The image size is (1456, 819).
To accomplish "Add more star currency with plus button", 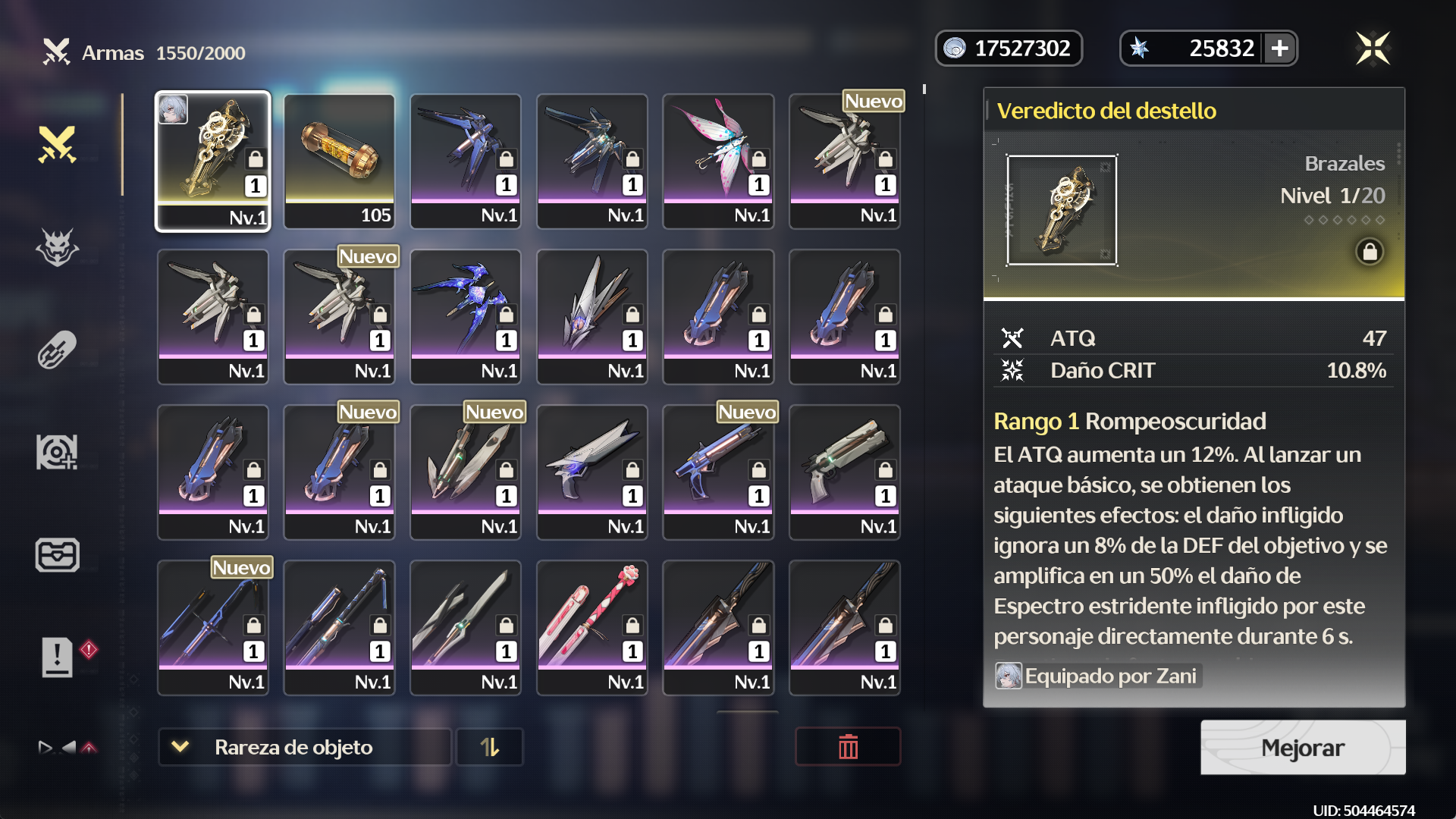I will tap(1280, 49).
